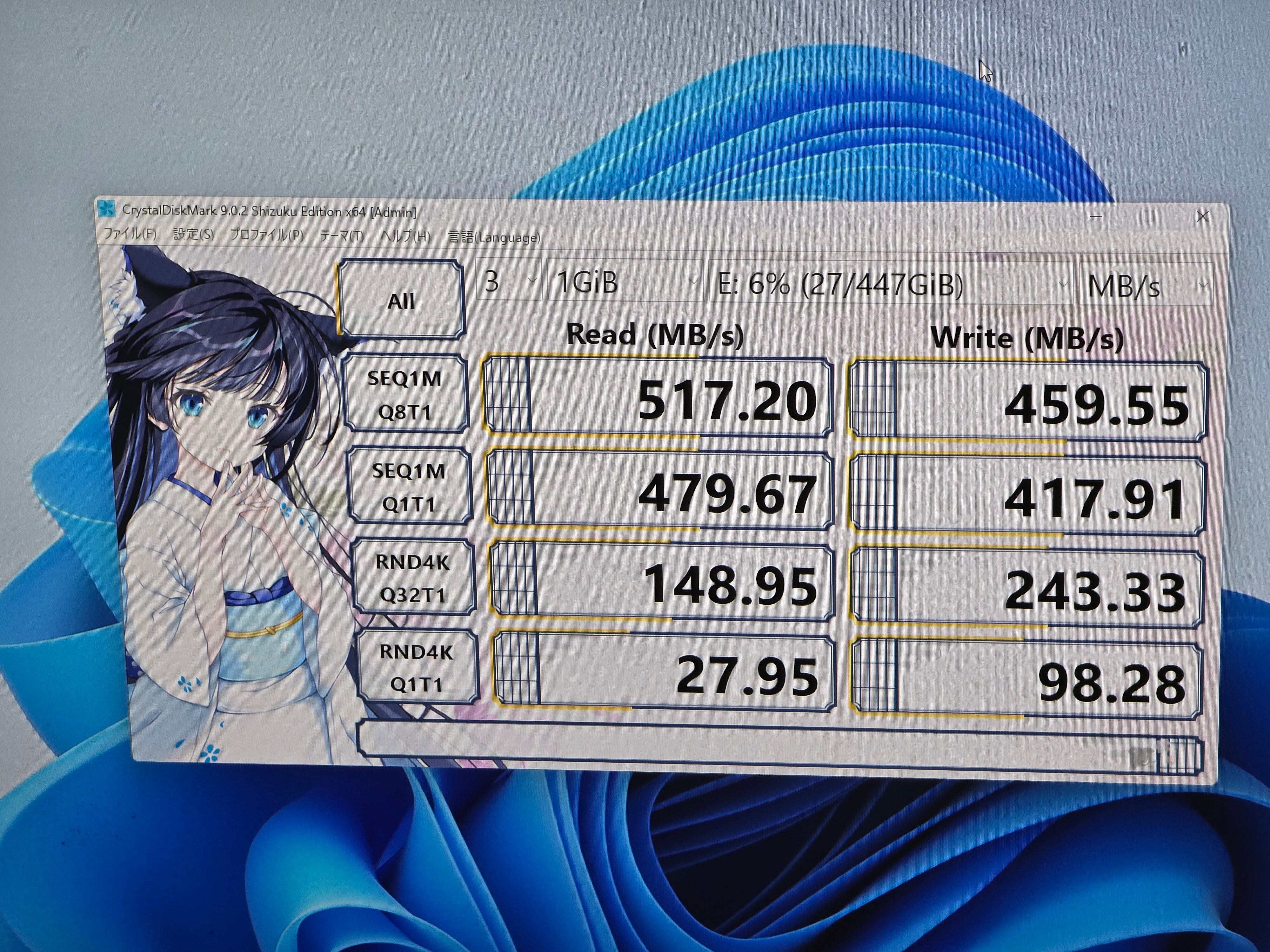Open the 言語(Language) menu
Screen dimensions: 1270x952
pos(494,237)
